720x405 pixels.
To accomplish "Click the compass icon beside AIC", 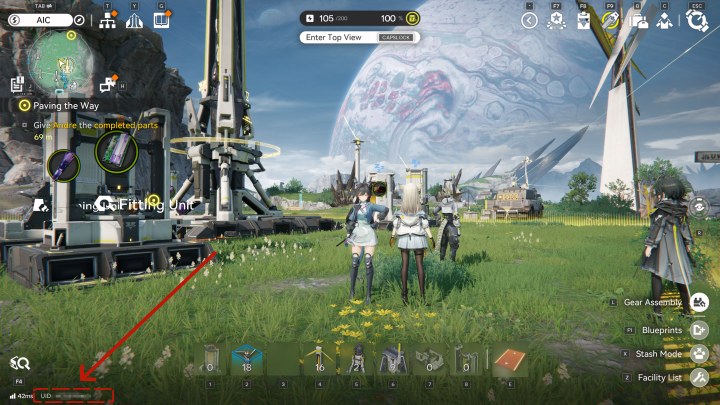I will [x=80, y=20].
